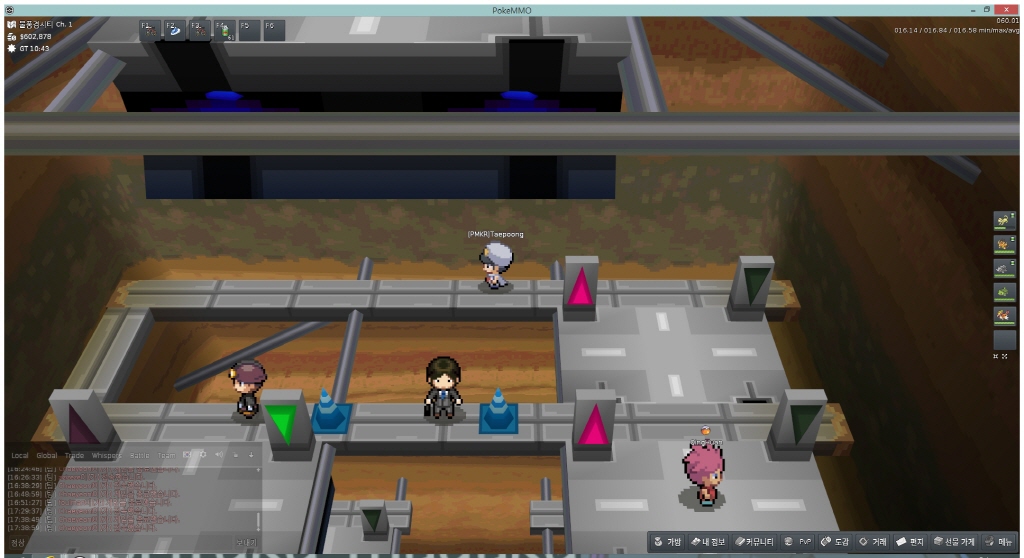This screenshot has width=1024, height=558.
Task: Open the 가방 (bag) menu
Action: point(667,542)
